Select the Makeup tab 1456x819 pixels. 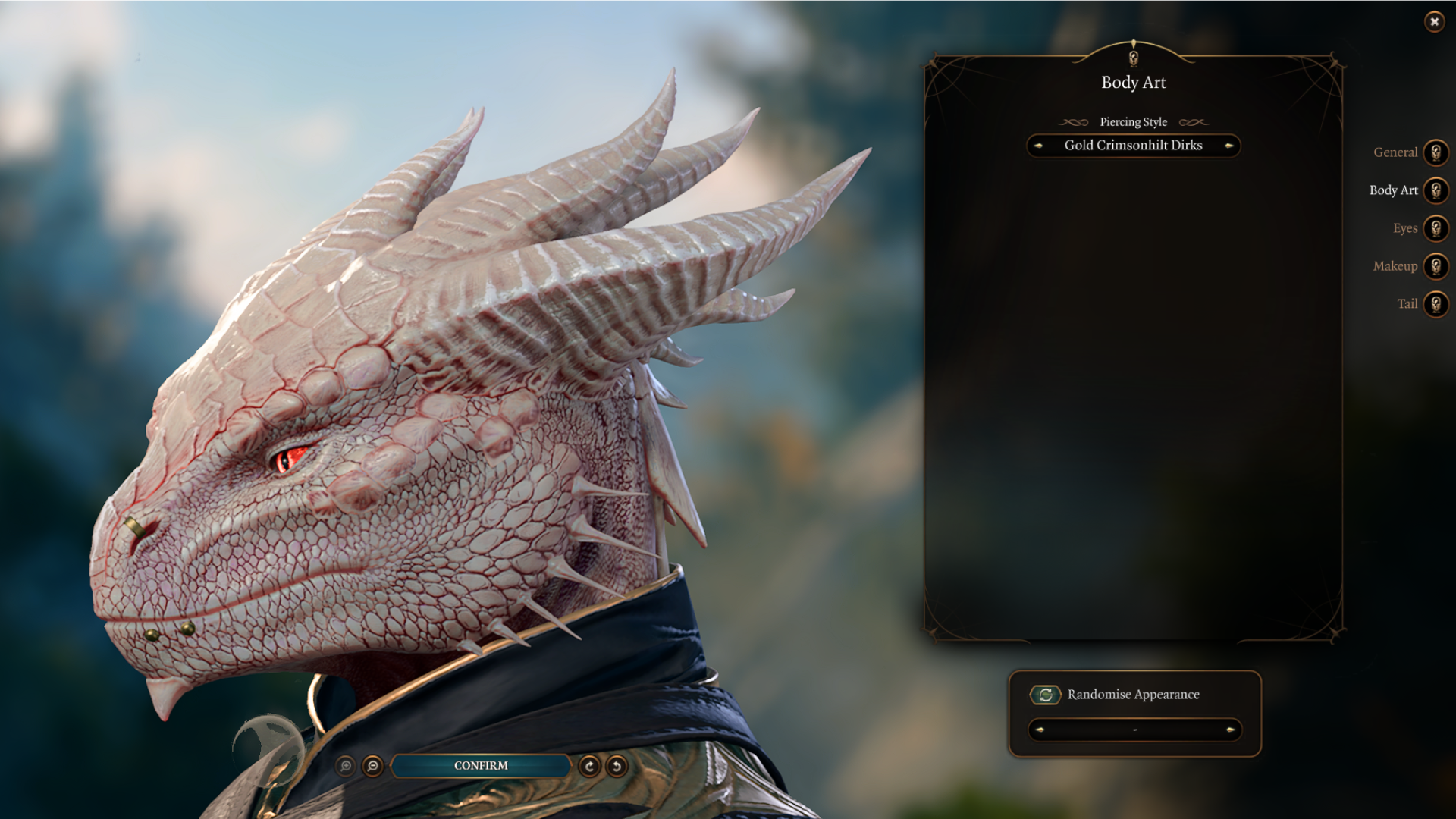click(x=1435, y=266)
